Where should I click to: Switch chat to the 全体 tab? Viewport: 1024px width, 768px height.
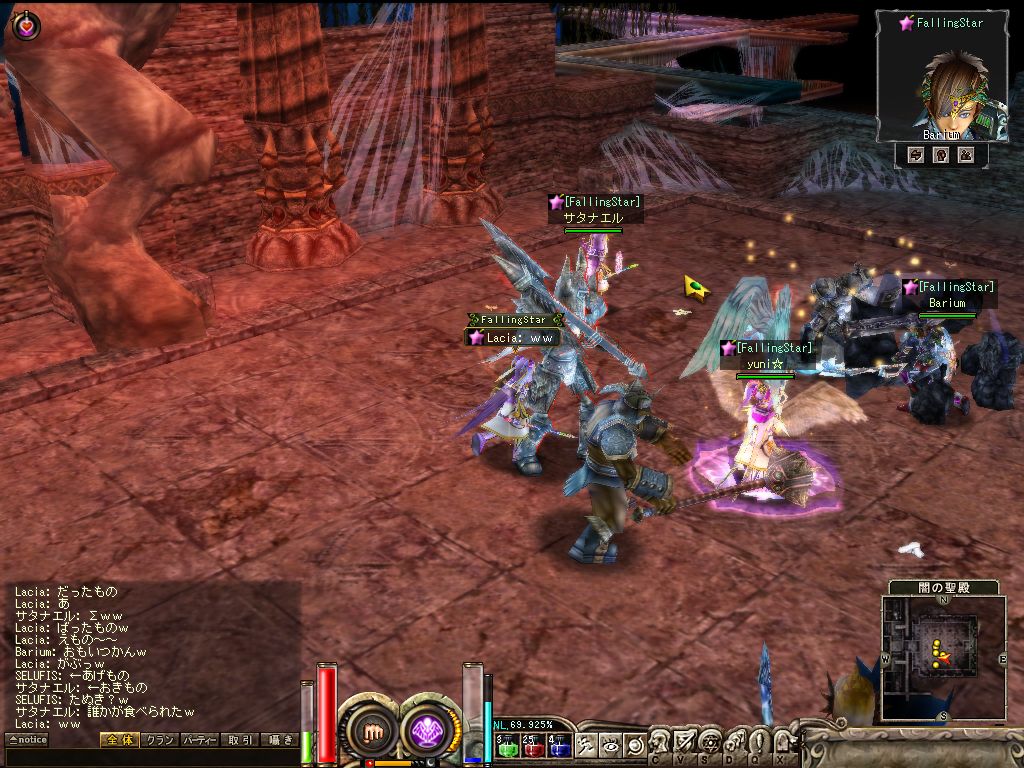click(118, 740)
